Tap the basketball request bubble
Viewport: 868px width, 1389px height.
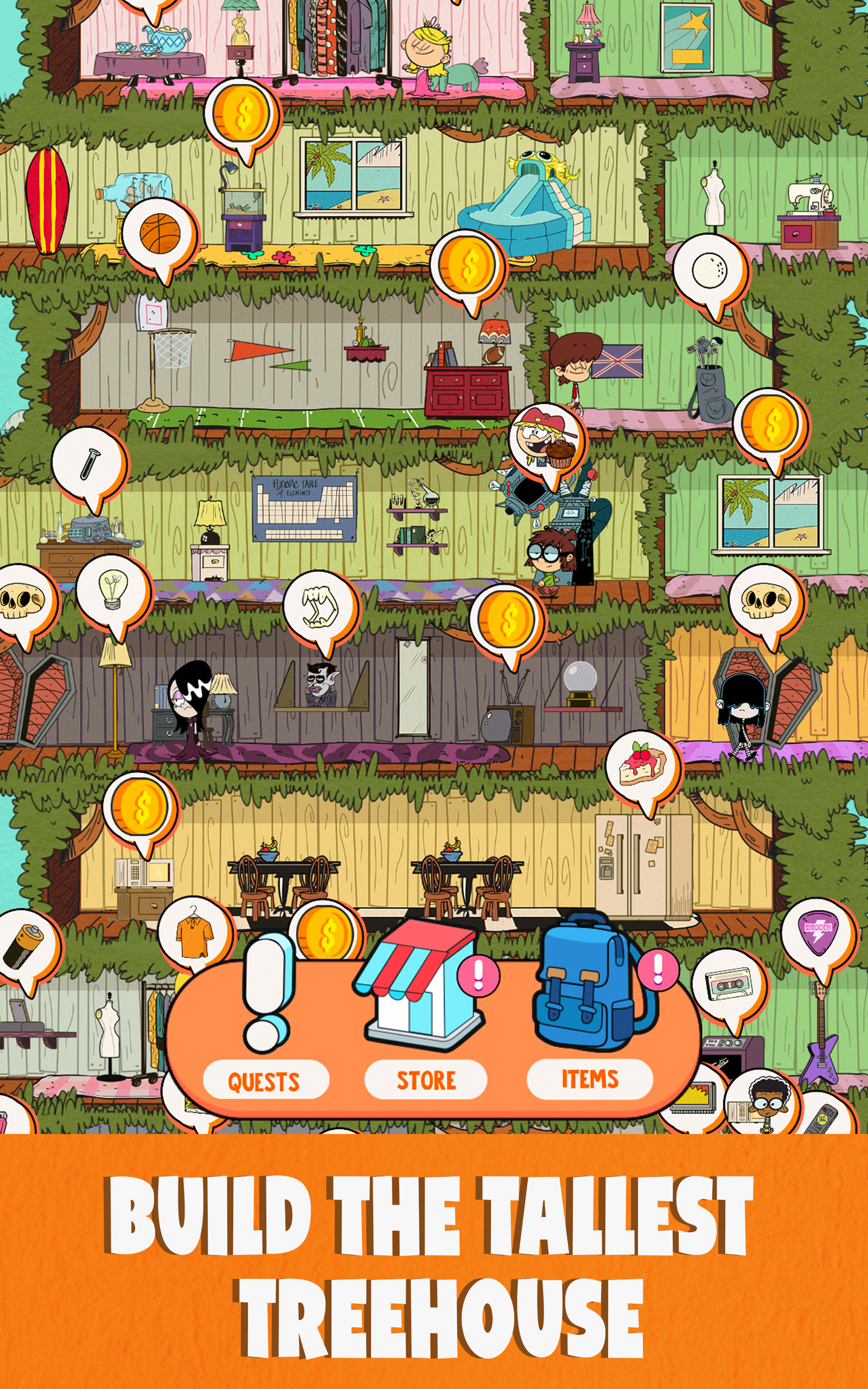pyautogui.click(x=160, y=234)
